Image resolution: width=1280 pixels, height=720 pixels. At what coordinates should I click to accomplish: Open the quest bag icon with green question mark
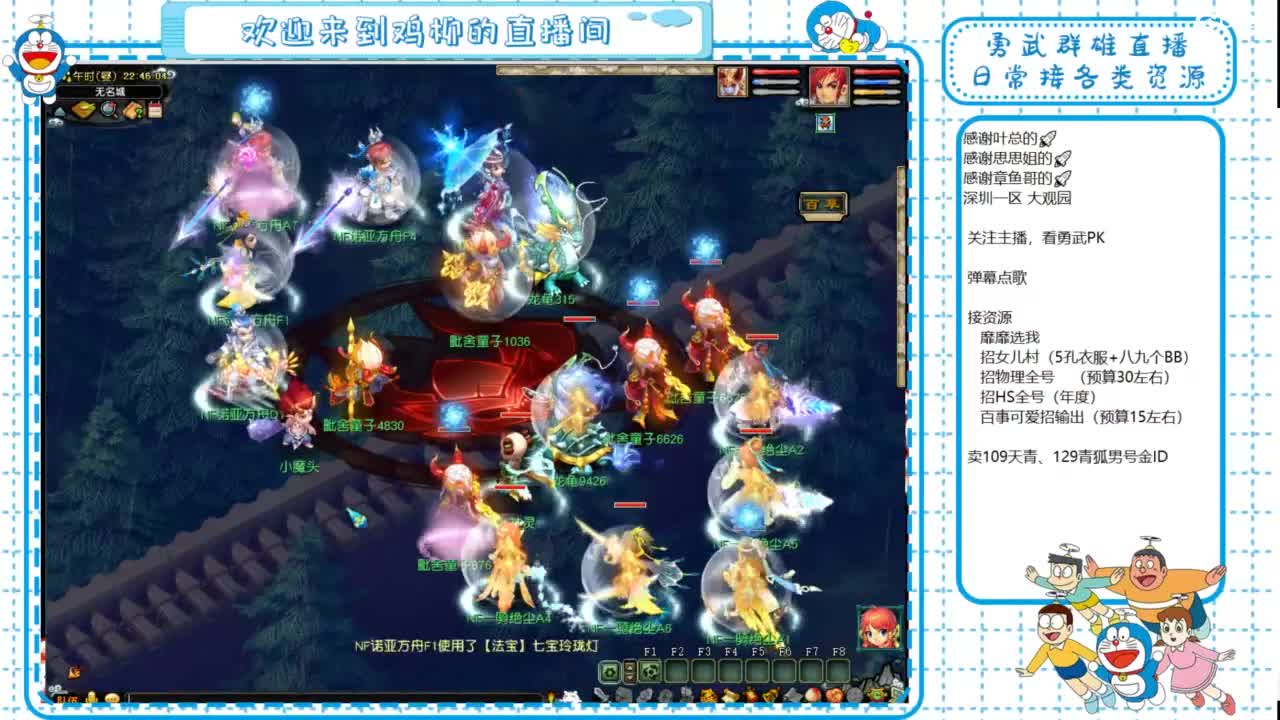point(132,110)
